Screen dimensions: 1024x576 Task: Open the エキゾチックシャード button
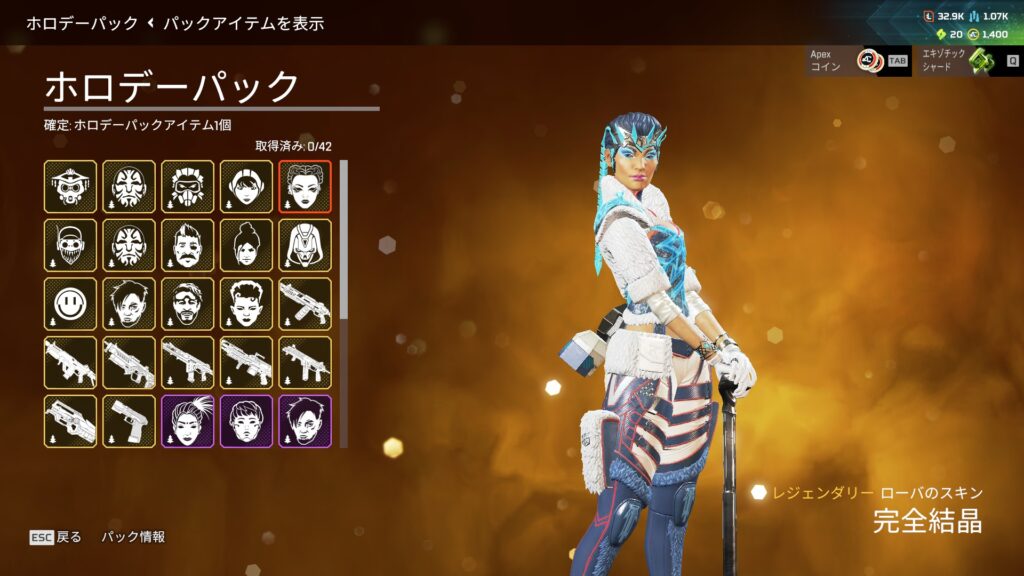pos(968,61)
